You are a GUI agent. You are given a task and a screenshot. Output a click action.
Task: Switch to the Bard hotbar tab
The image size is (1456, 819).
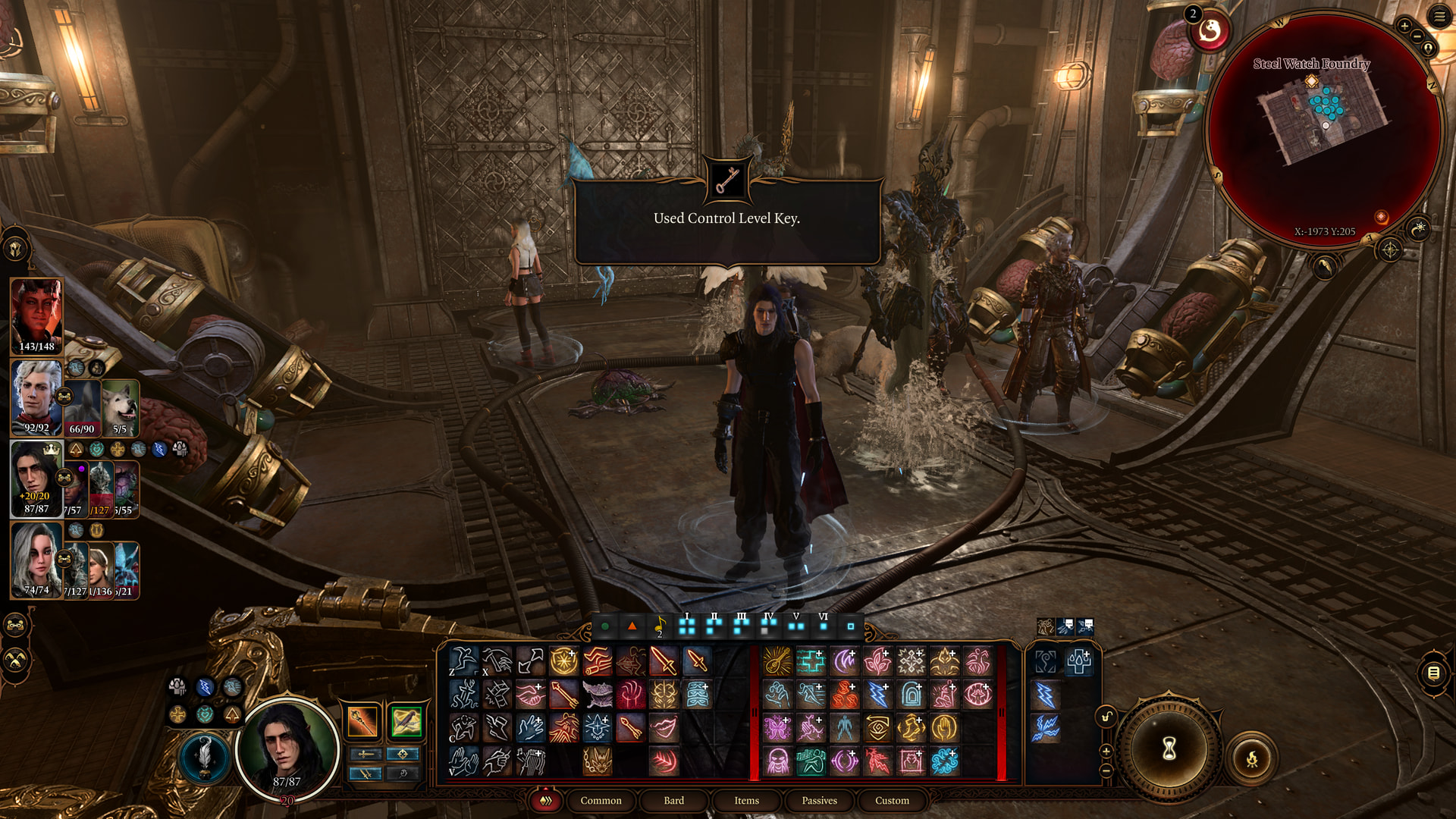tap(673, 800)
